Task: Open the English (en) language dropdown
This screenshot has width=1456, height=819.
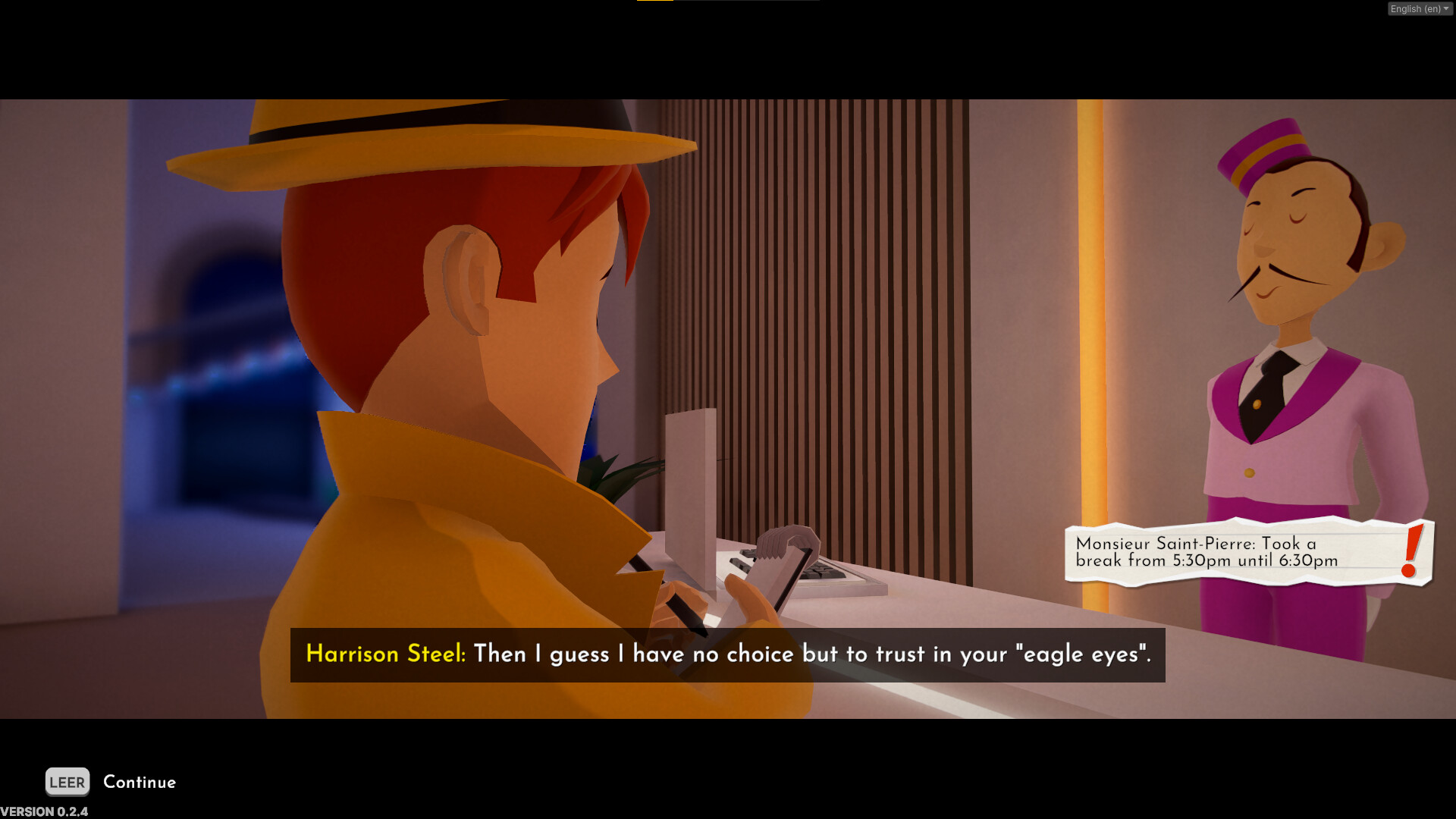Action: 1418,8
